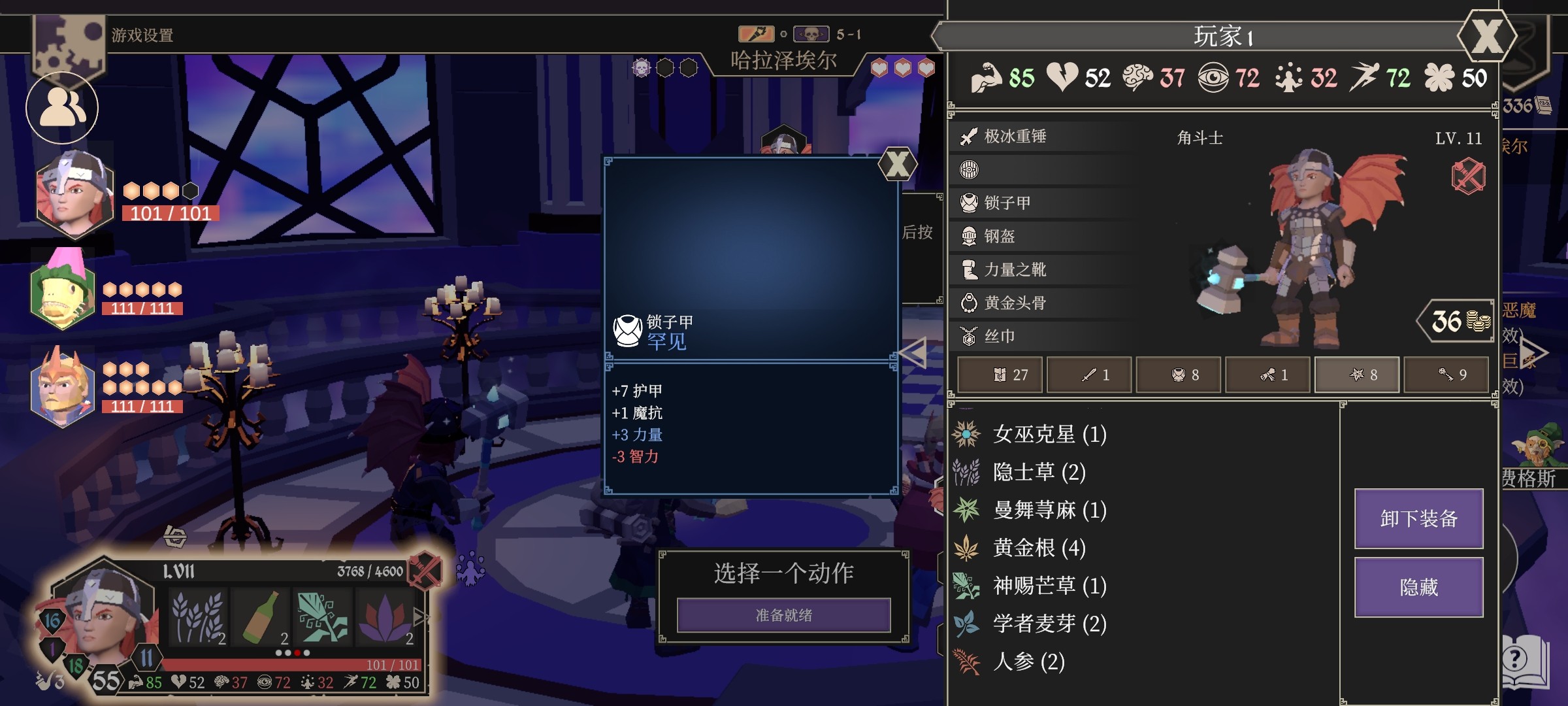Click the strength muscle stat icon
1568x706 pixels.
tap(987, 80)
